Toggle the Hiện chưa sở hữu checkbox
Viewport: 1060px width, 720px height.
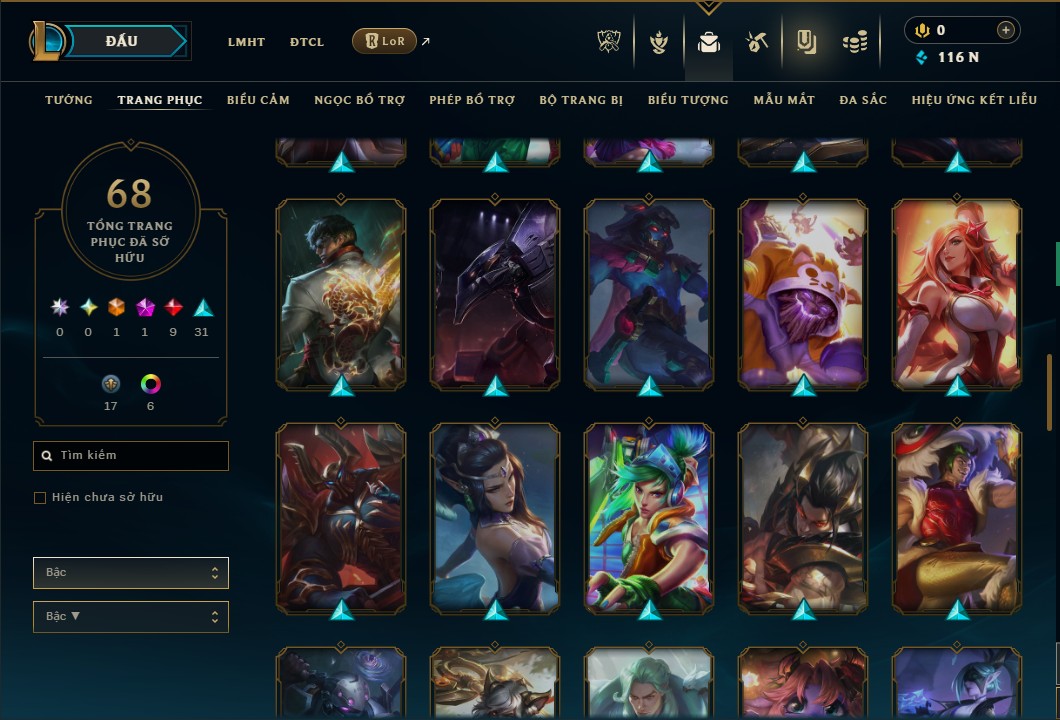pos(40,498)
